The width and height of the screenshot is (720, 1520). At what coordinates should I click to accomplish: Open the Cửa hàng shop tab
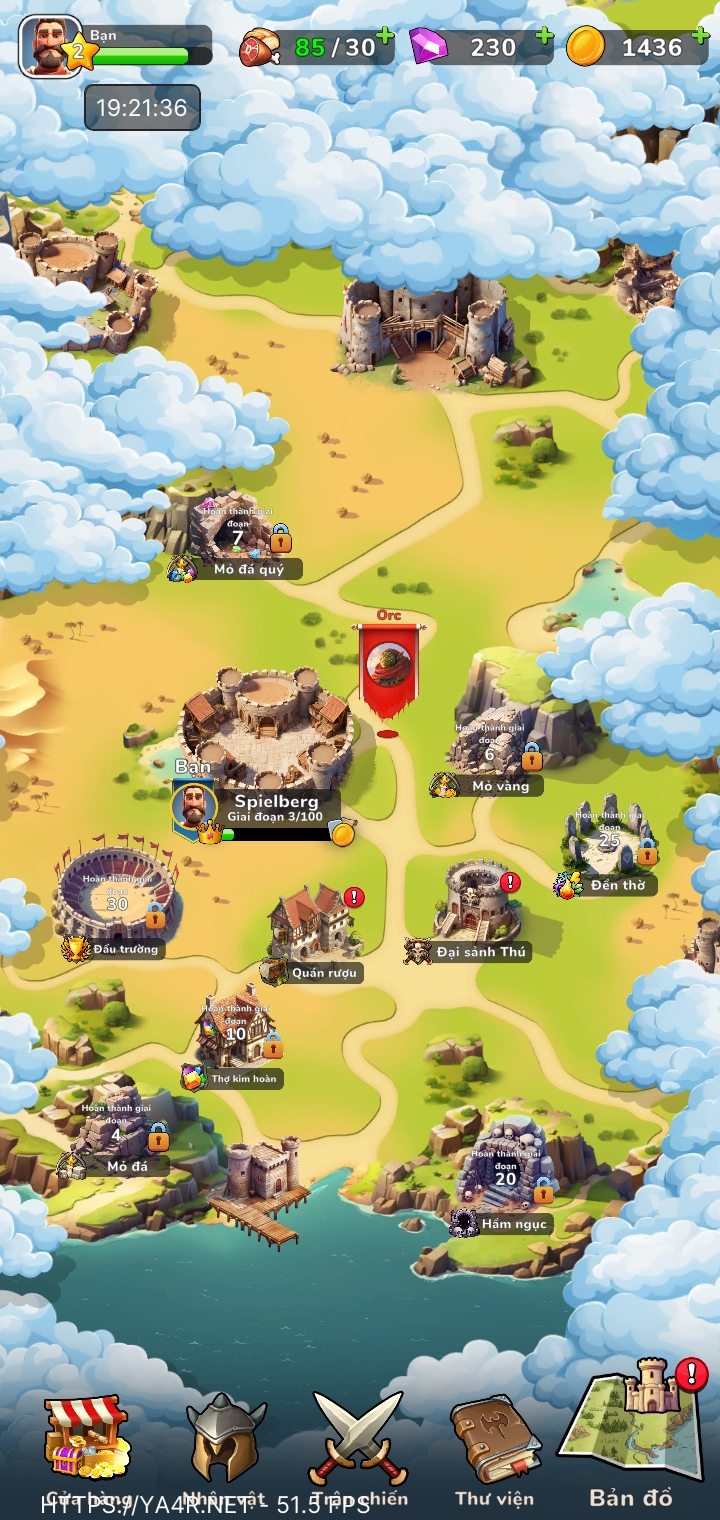pos(86,1445)
